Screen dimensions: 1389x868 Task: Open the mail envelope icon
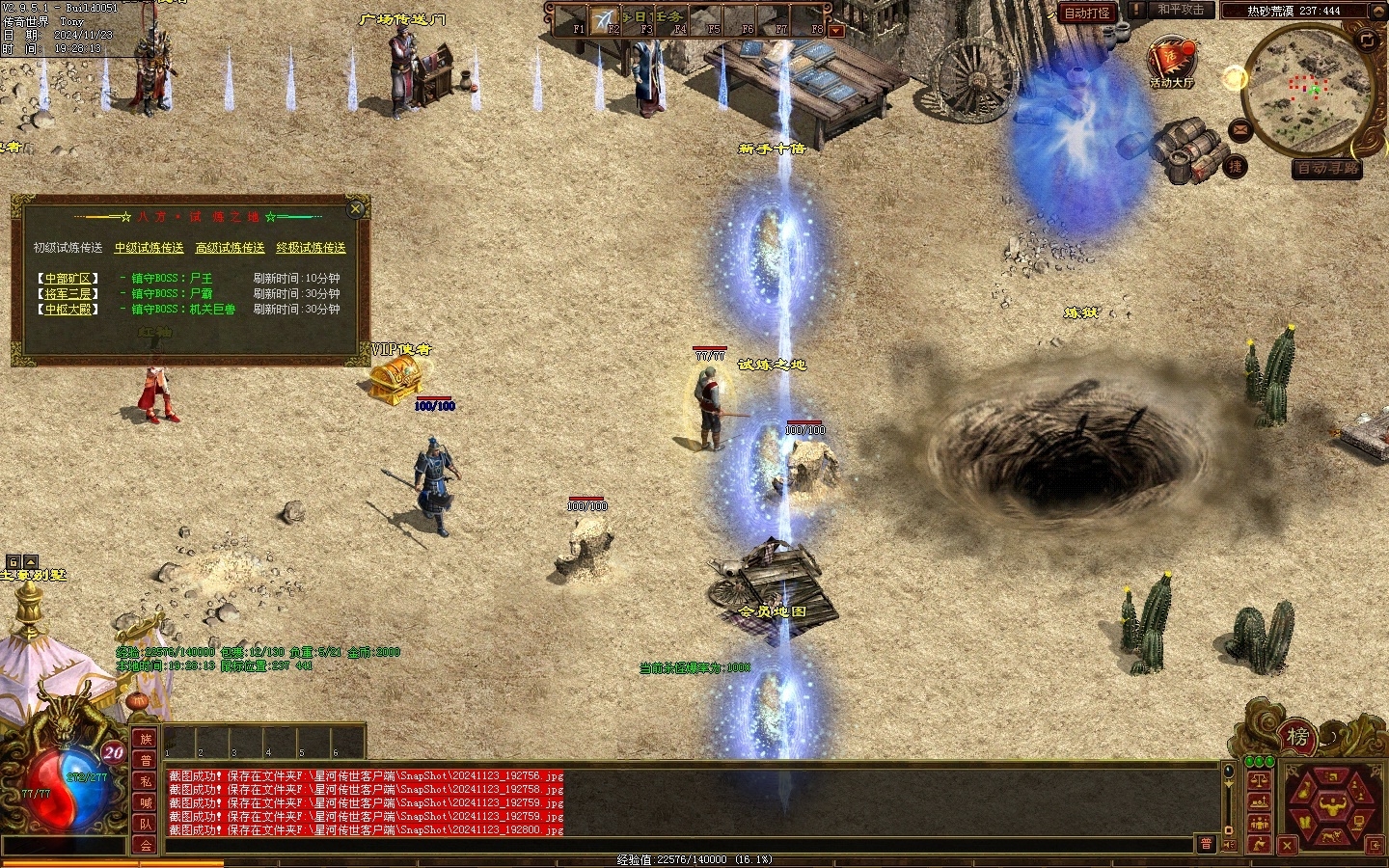coord(1240,129)
